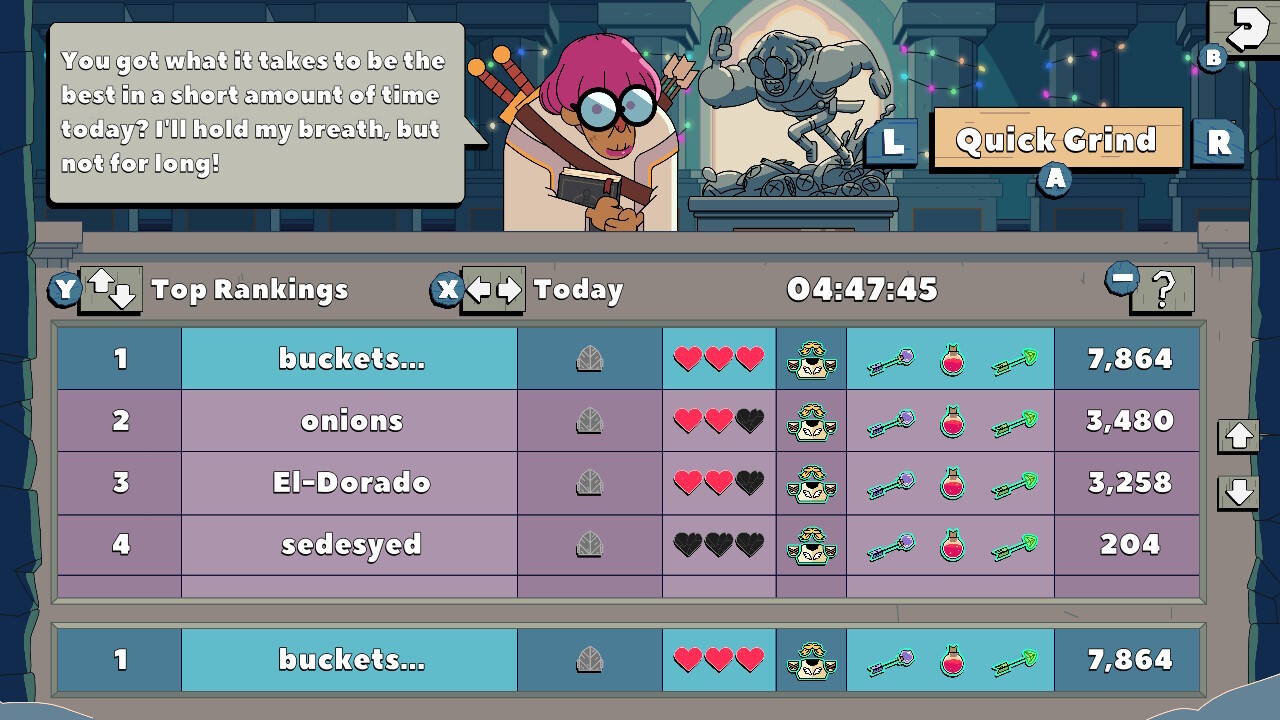1280x720 pixels.
Task: Click the purple wand icon in El-Dorado's row
Action: (892, 483)
